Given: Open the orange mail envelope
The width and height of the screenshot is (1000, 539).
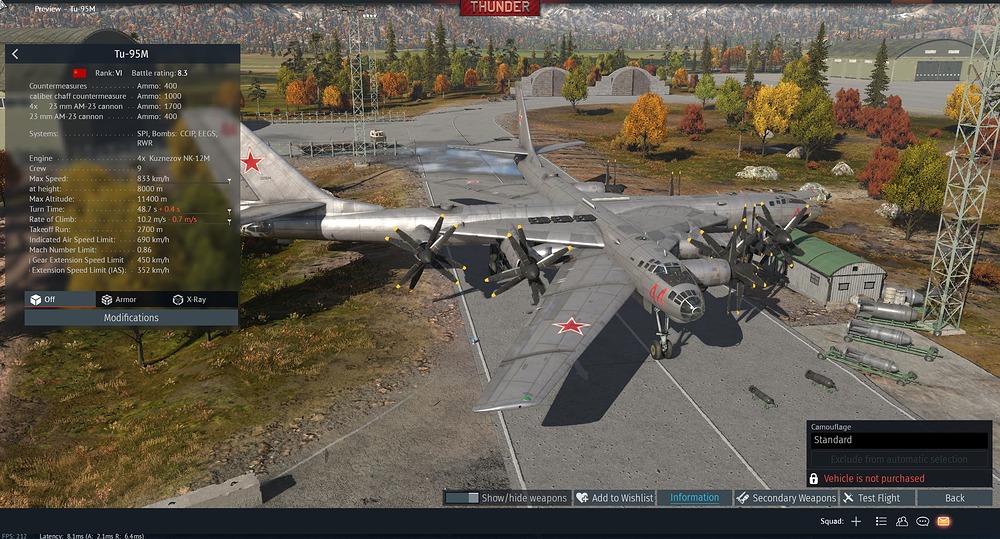Looking at the screenshot, I should 944,521.
